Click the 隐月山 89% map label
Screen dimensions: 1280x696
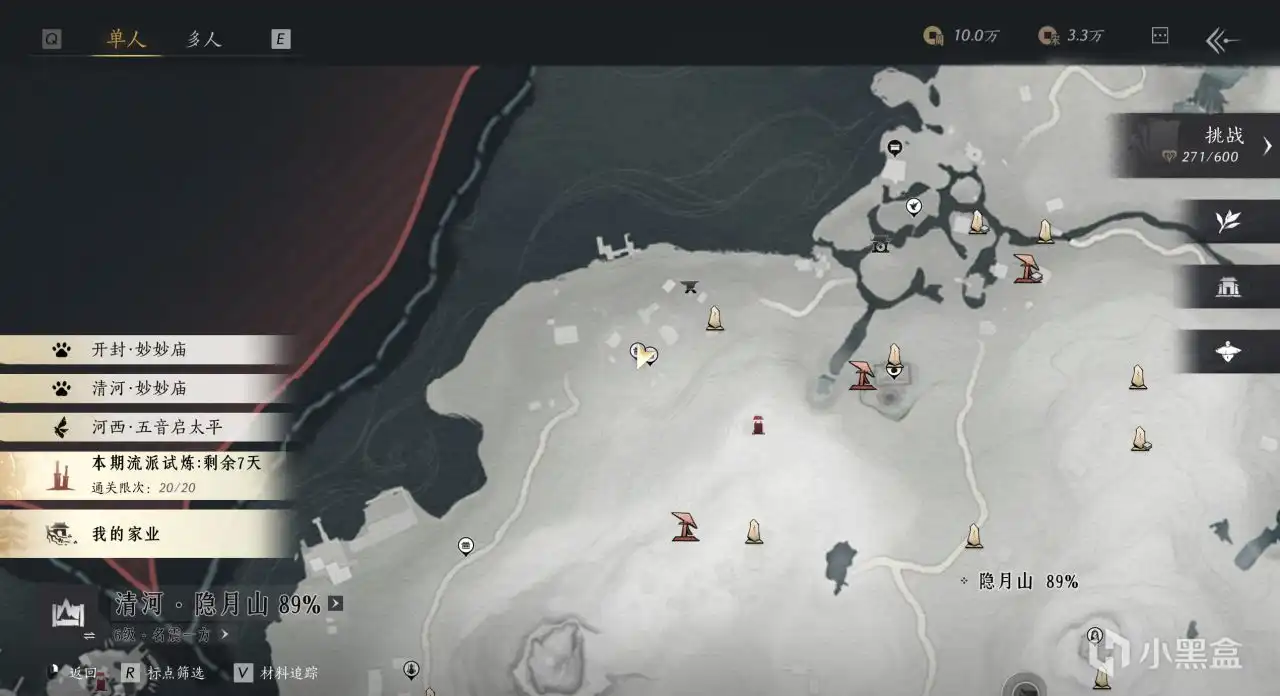pos(1020,581)
